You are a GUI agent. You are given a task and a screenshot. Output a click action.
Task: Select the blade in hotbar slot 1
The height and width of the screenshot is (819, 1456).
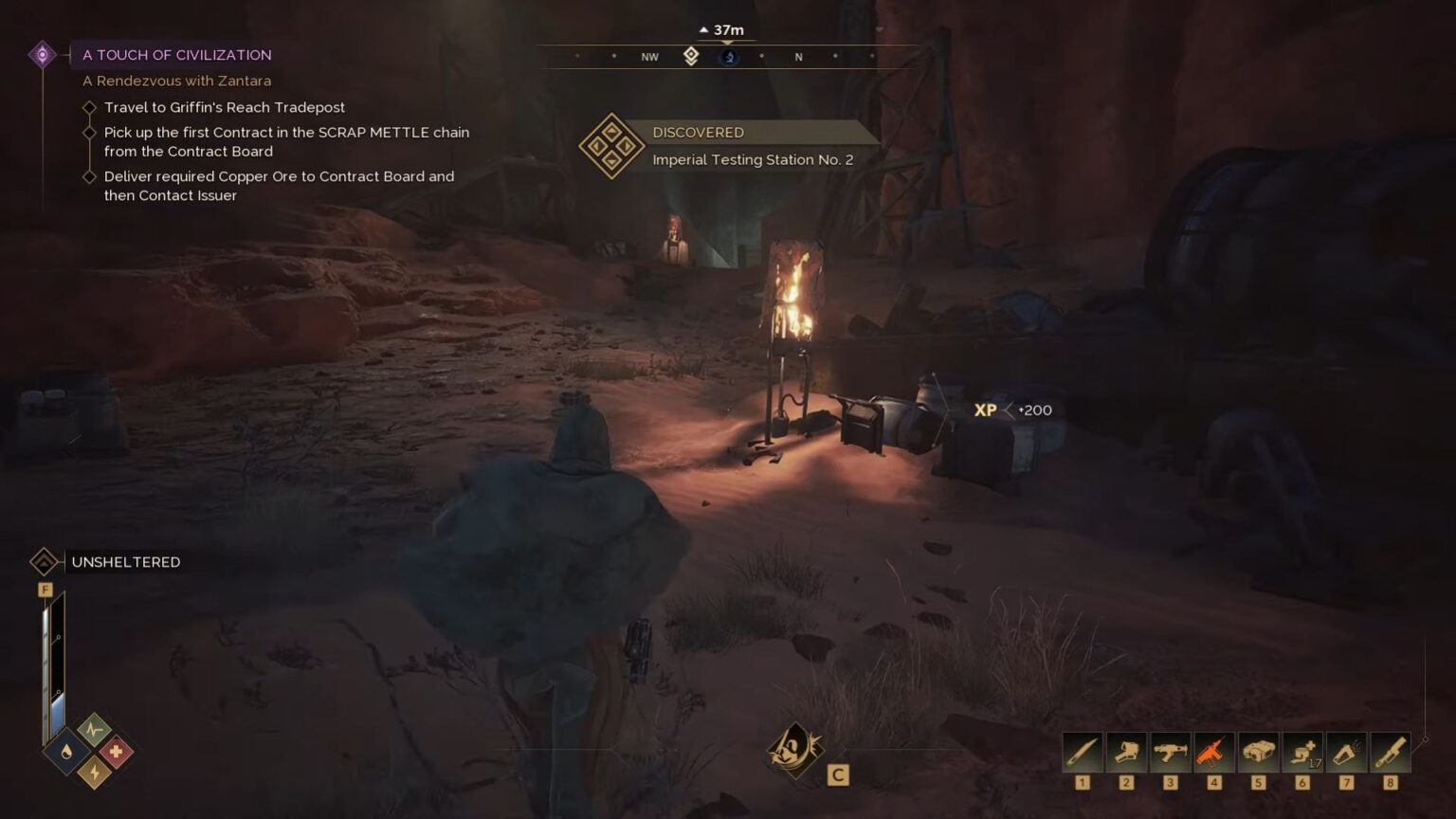1082,752
